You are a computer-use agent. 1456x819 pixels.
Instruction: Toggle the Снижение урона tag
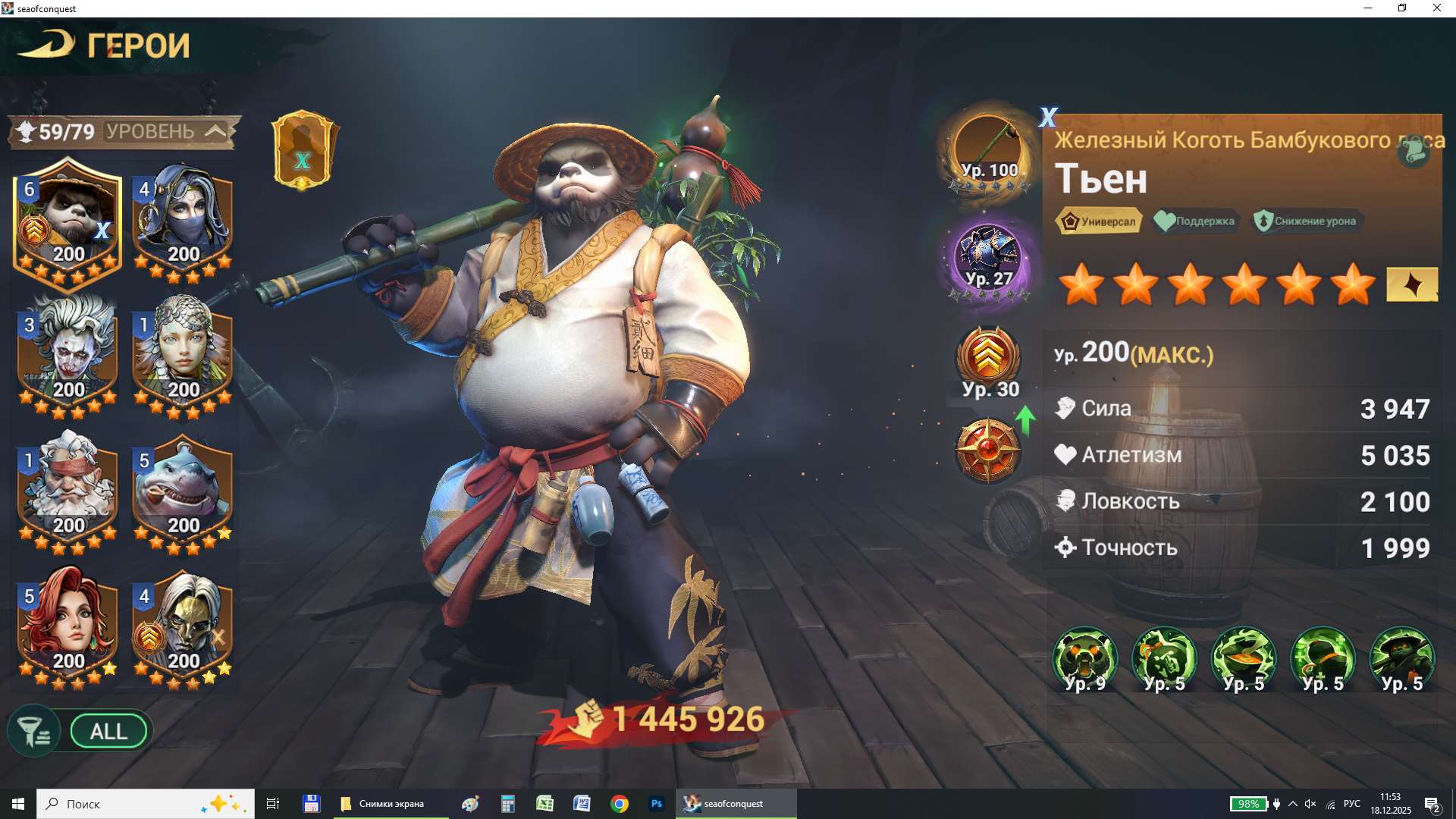[1306, 221]
